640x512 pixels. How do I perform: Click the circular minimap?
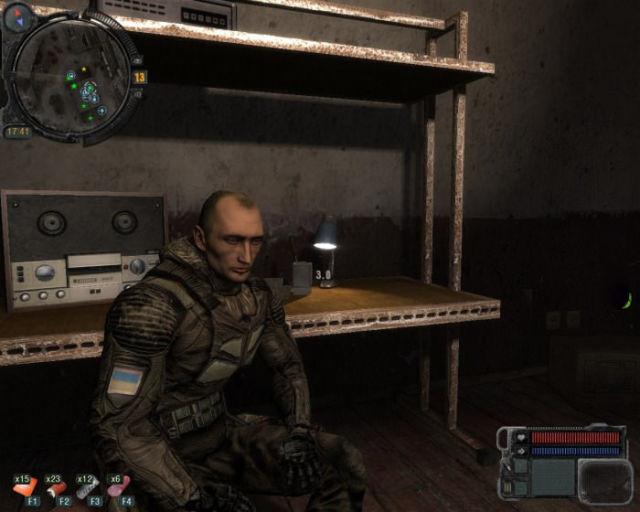pos(69,75)
